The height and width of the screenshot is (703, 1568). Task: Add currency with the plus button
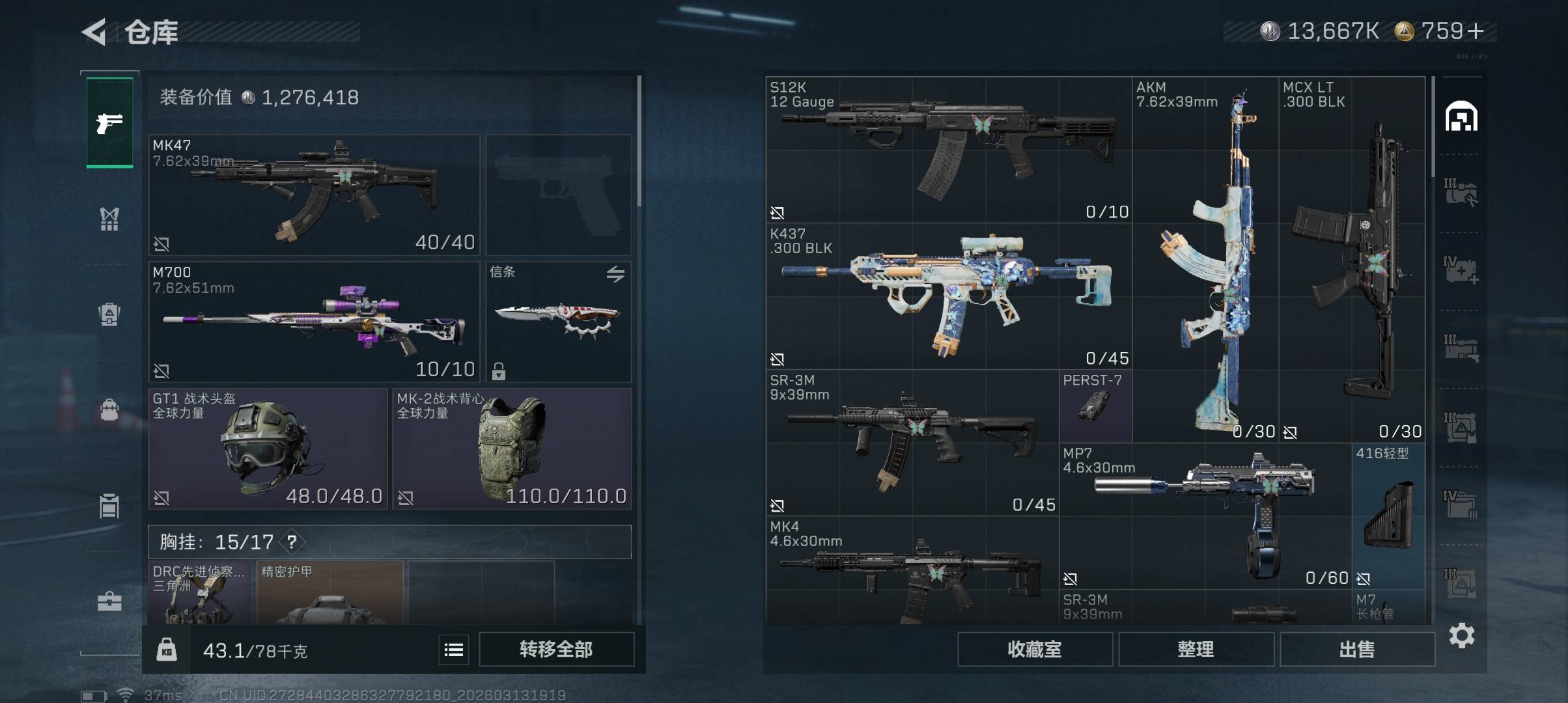[x=1476, y=31]
